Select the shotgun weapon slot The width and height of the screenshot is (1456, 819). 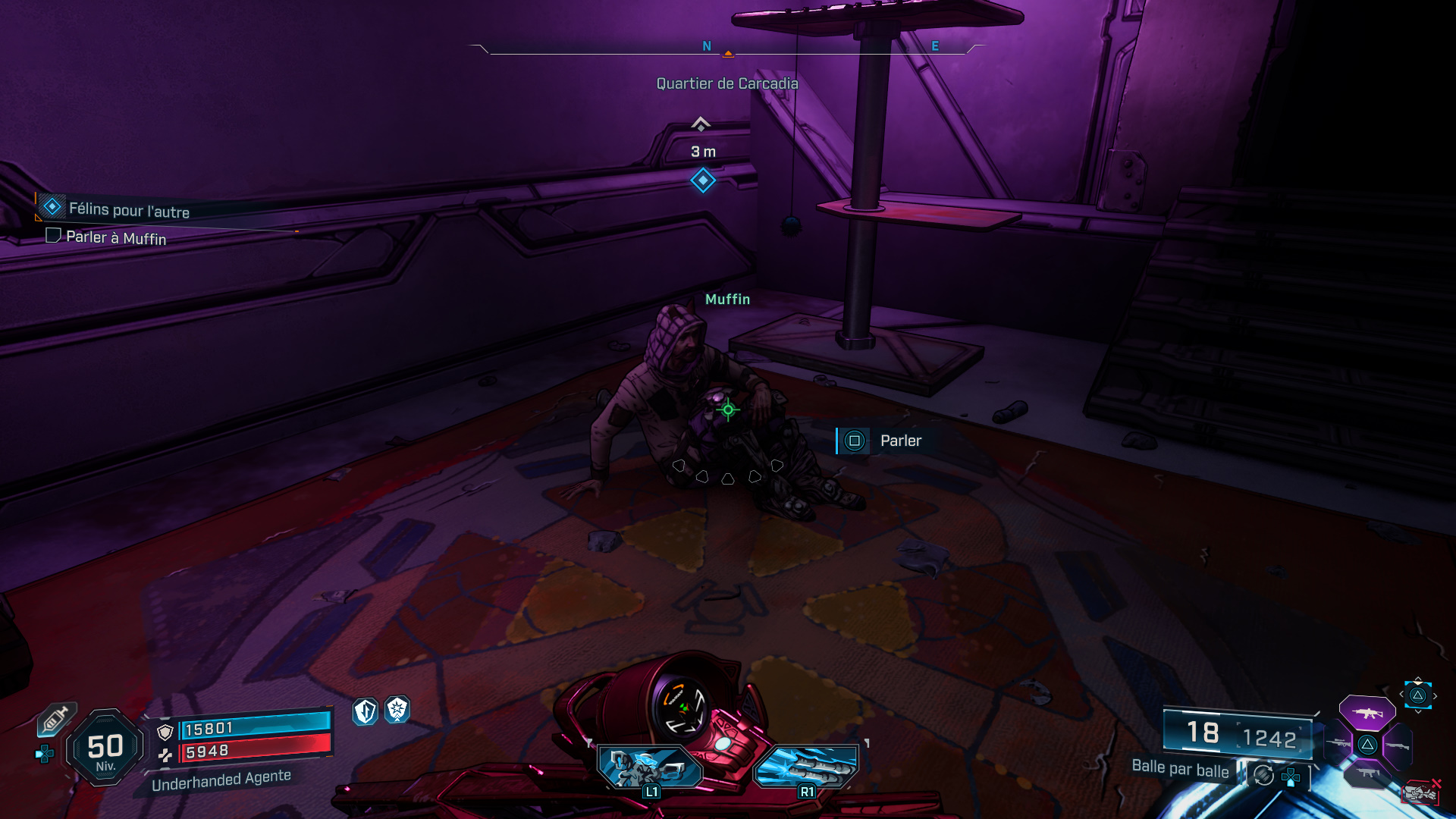[x=1398, y=745]
